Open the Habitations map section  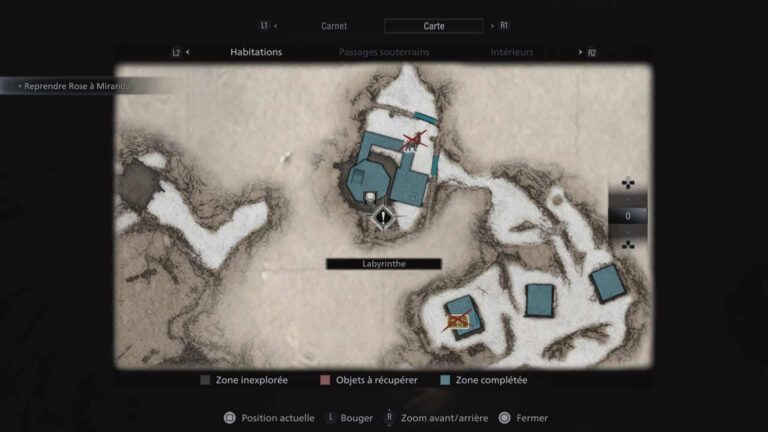click(256, 52)
